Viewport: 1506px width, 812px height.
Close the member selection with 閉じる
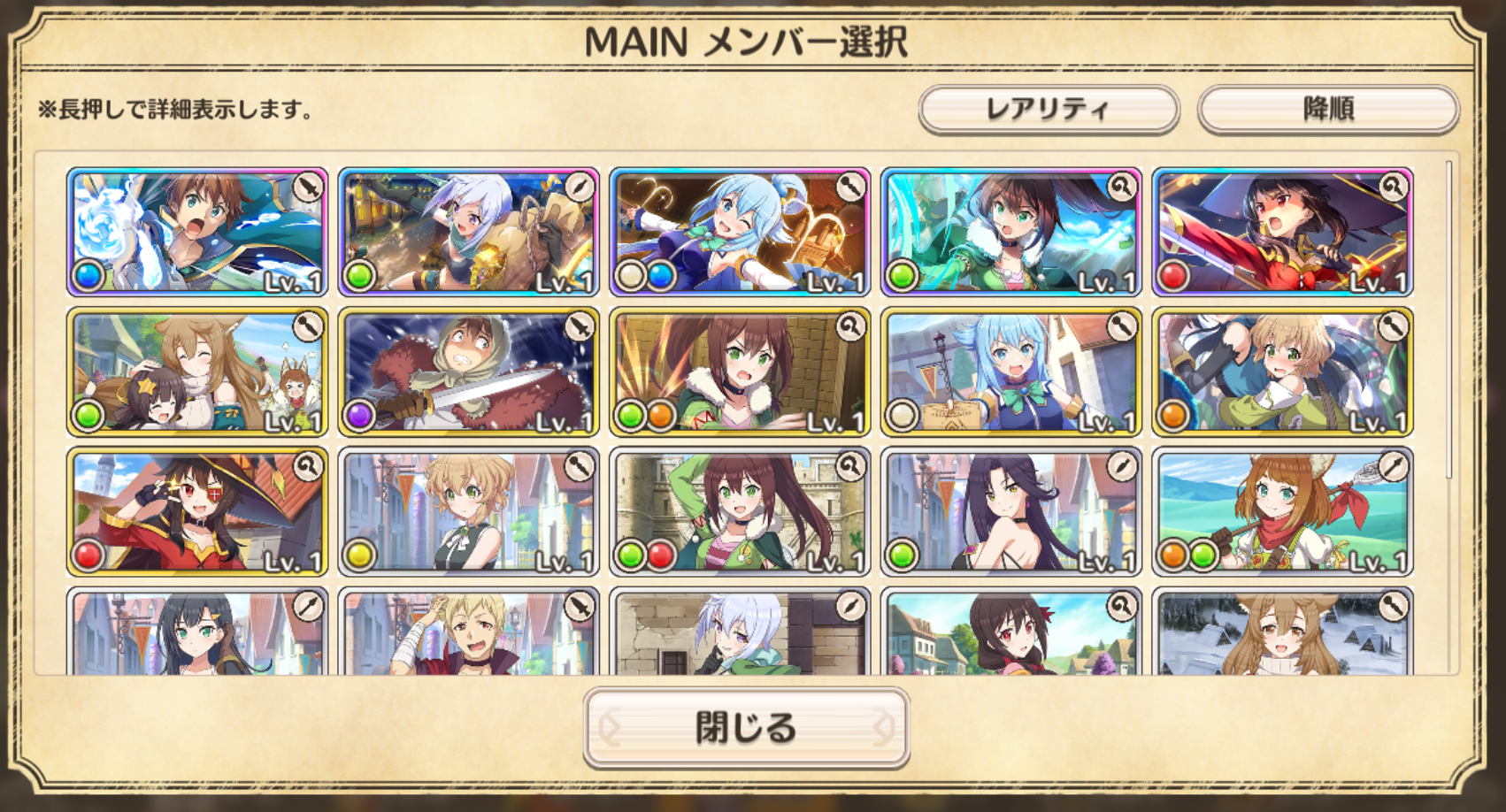(x=746, y=727)
